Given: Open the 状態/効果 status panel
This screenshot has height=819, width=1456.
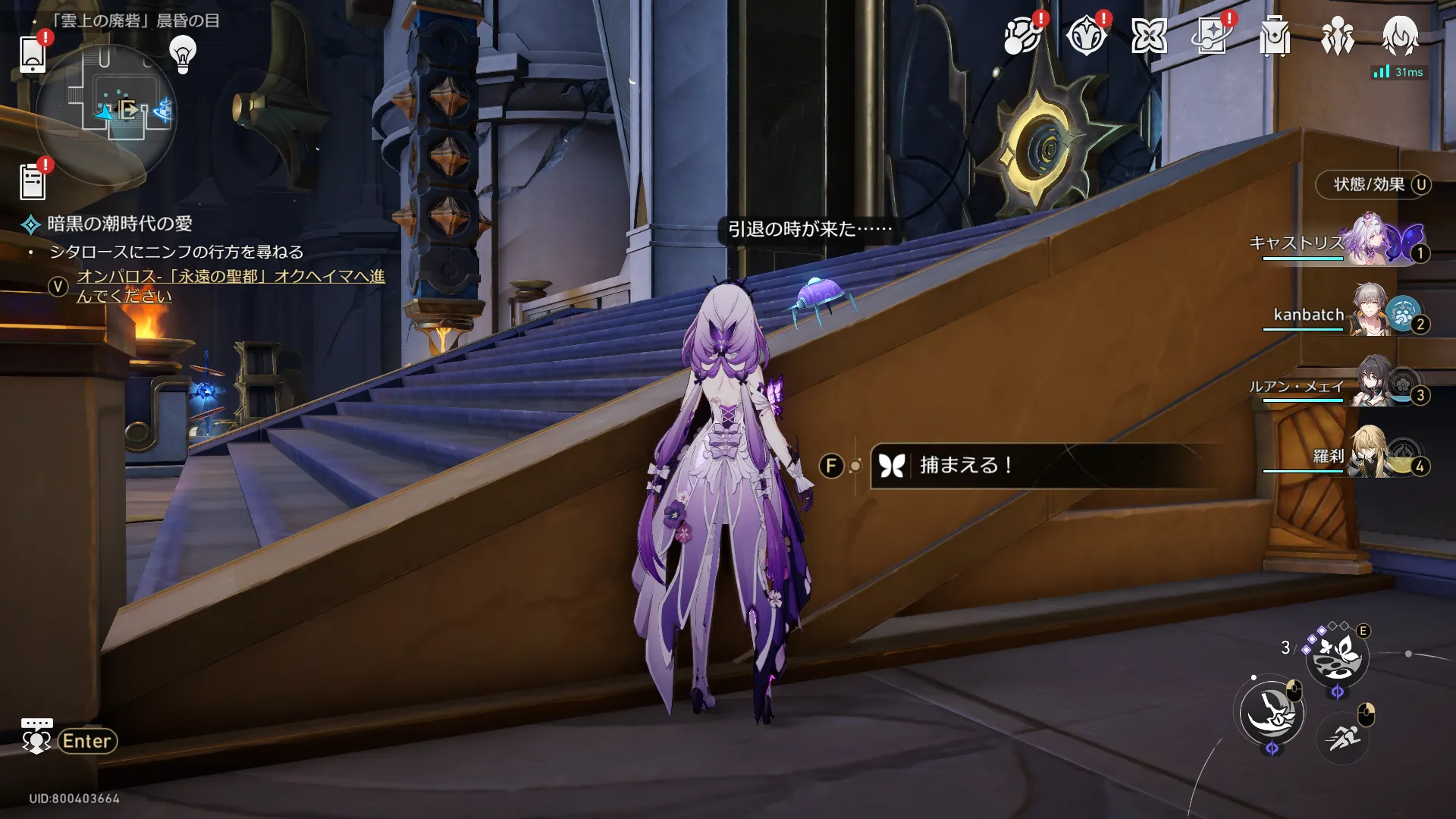Looking at the screenshot, I should tap(1372, 185).
